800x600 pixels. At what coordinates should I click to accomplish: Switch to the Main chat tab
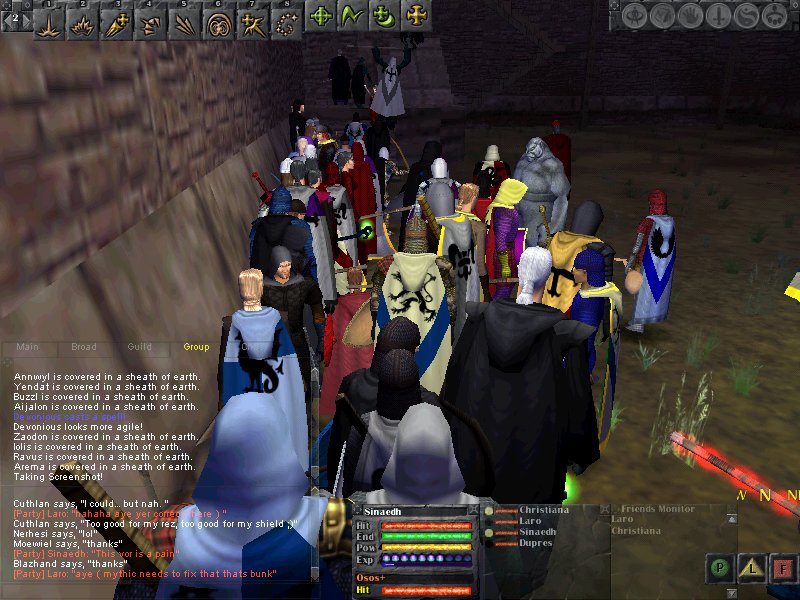27,347
